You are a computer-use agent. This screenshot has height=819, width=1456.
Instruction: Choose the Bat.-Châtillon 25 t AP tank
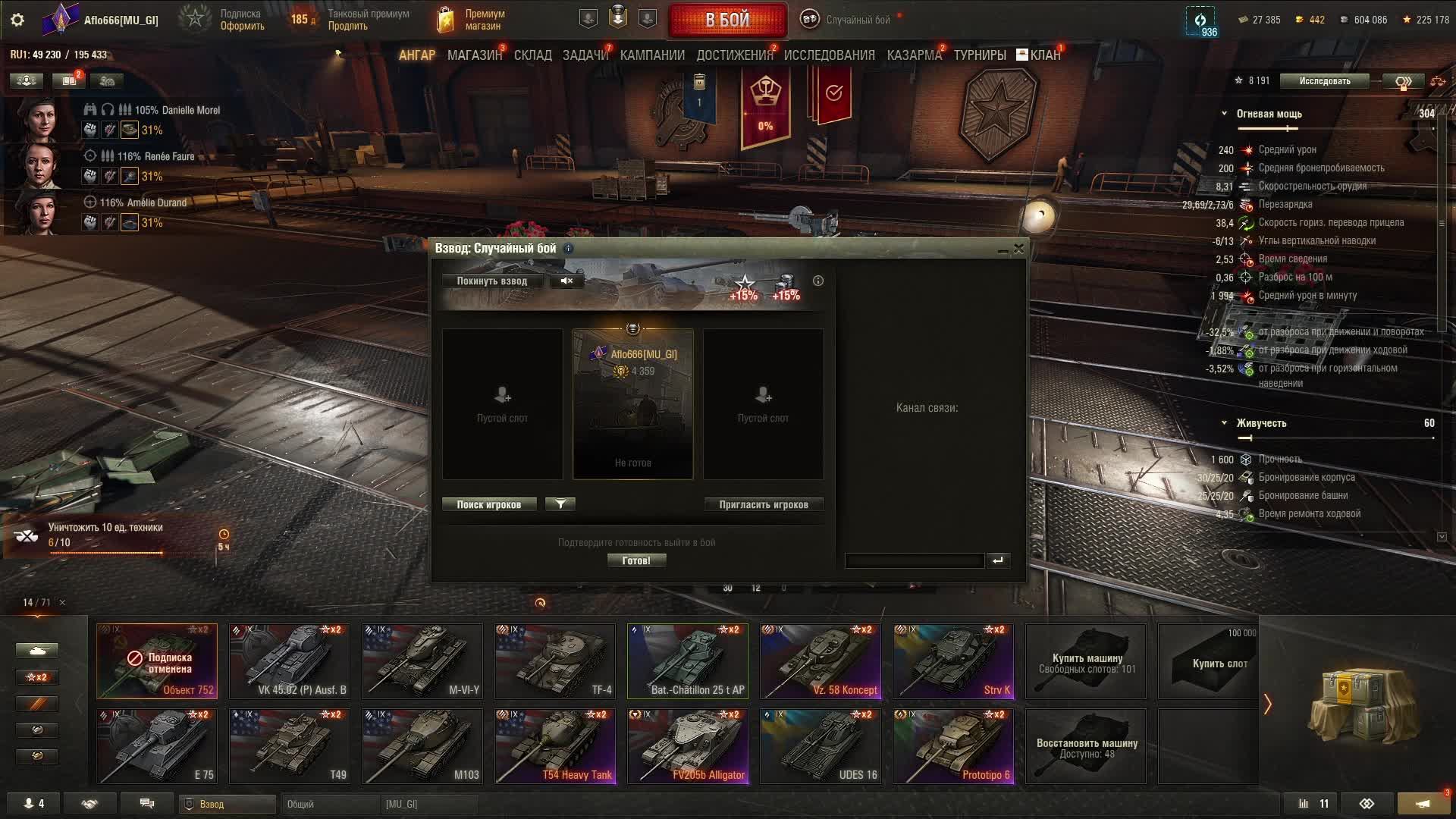point(688,661)
